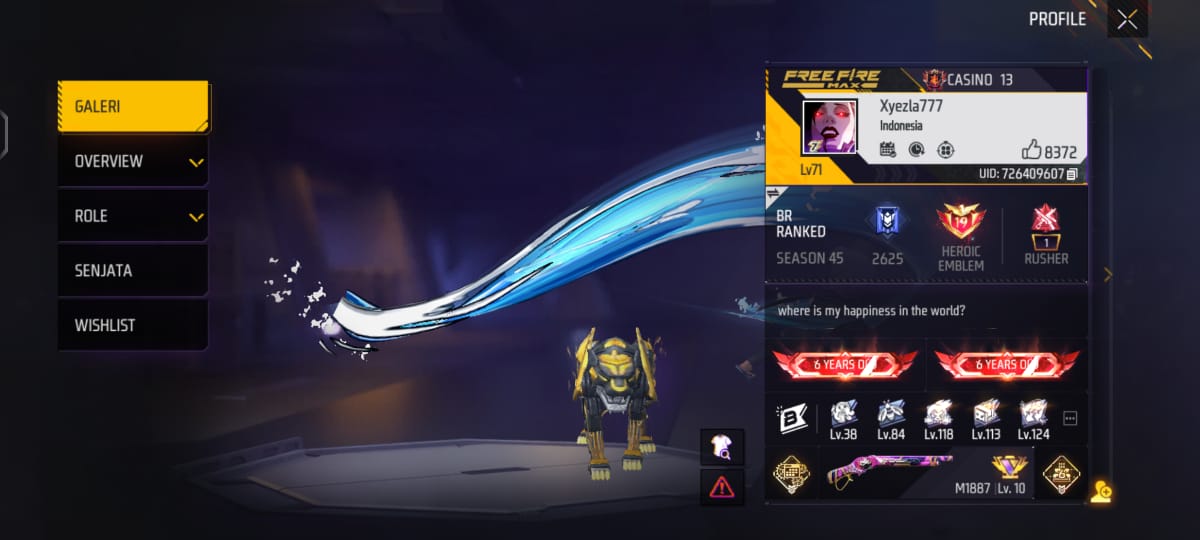Open the outfit inspect shirt icon
This screenshot has width=1200, height=540.
[x=722, y=447]
